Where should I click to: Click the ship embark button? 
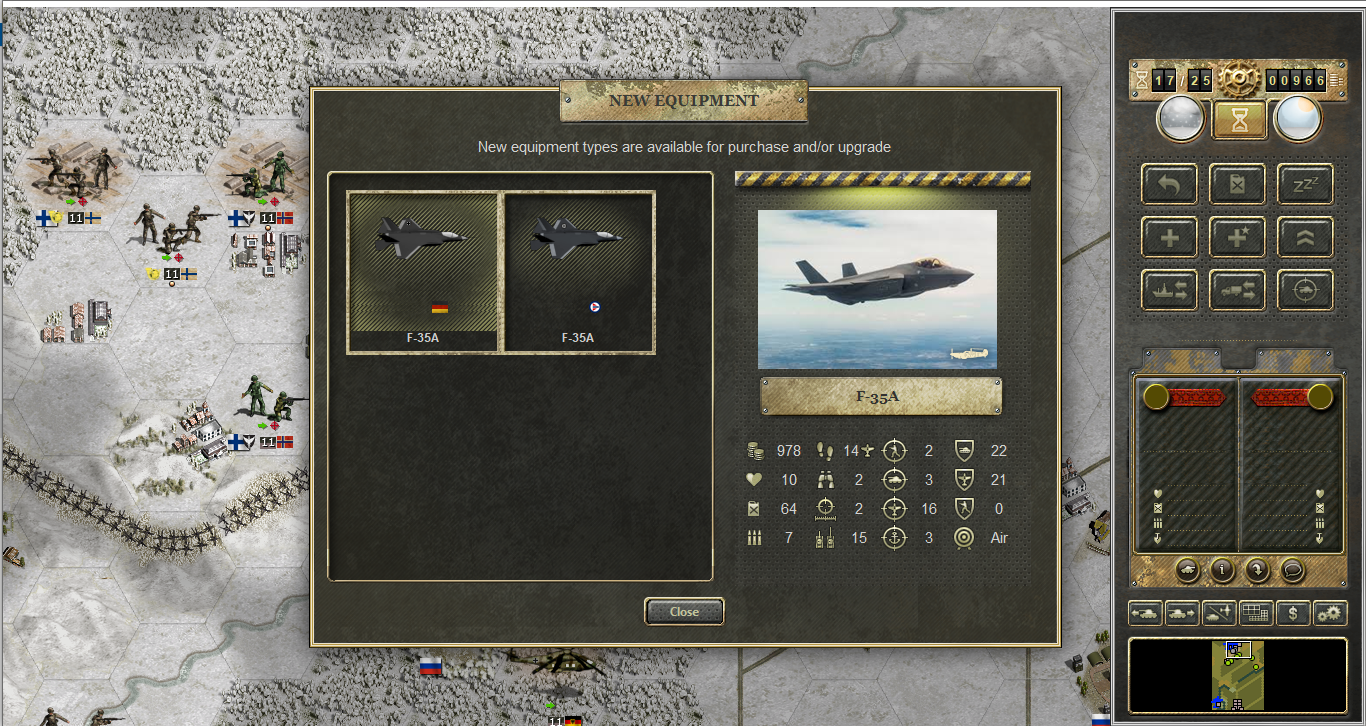(1169, 290)
